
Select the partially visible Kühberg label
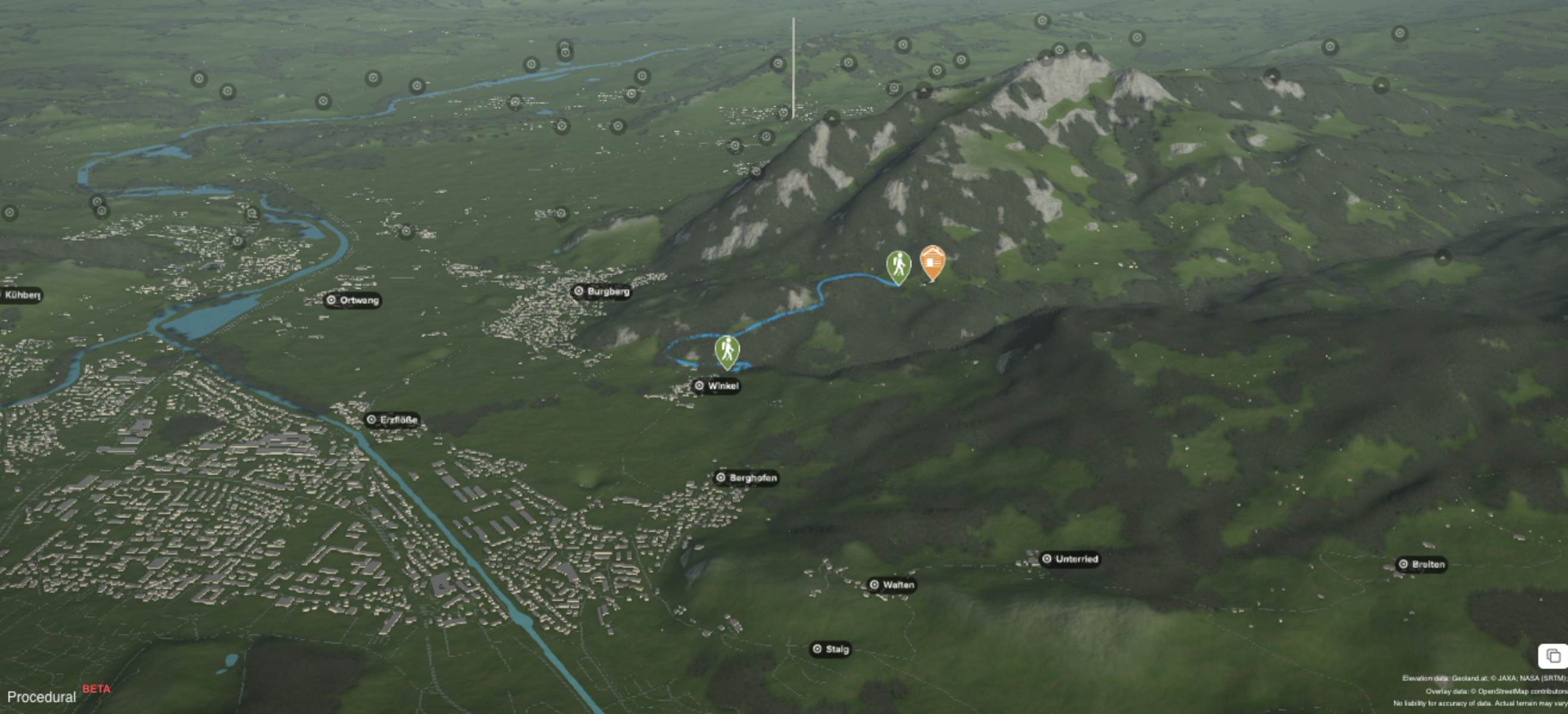pos(21,296)
